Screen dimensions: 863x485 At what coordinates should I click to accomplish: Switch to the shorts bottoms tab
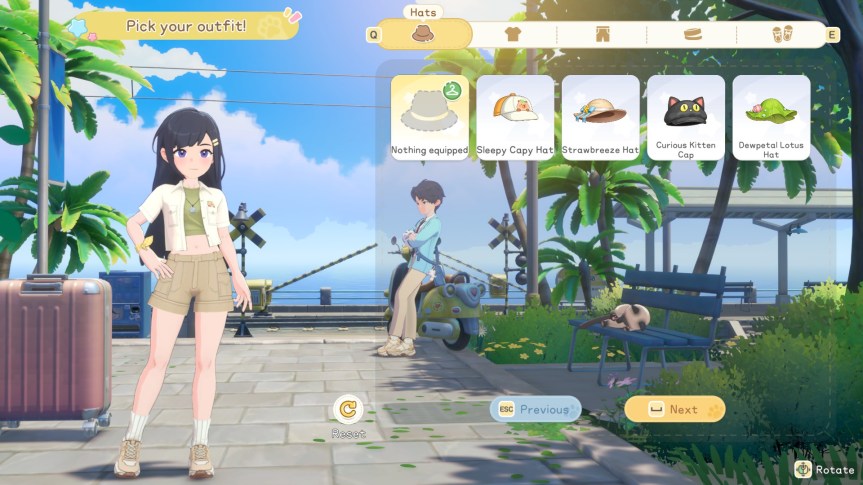602,34
